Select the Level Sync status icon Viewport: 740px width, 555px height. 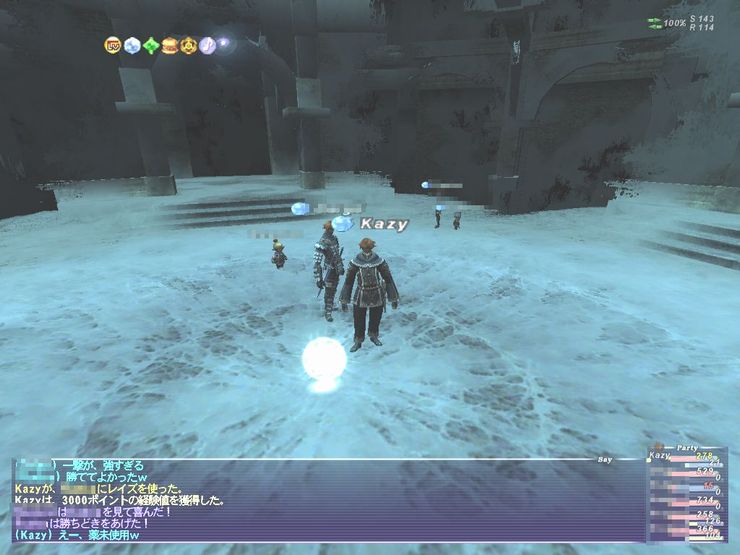click(x=113, y=45)
